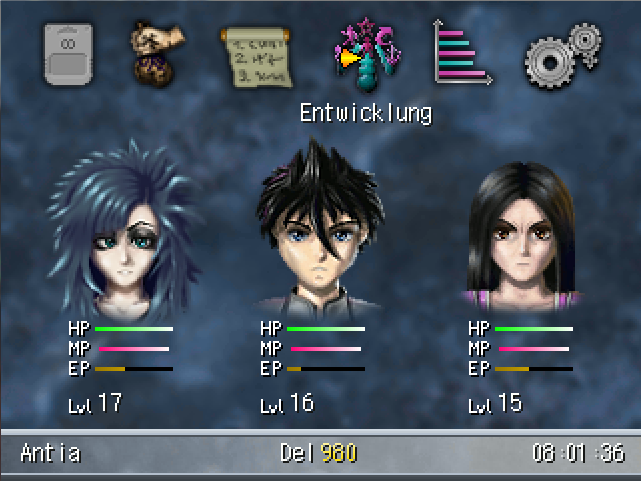
Task: Choose the Entwicklung development icon
Action: [x=365, y=54]
